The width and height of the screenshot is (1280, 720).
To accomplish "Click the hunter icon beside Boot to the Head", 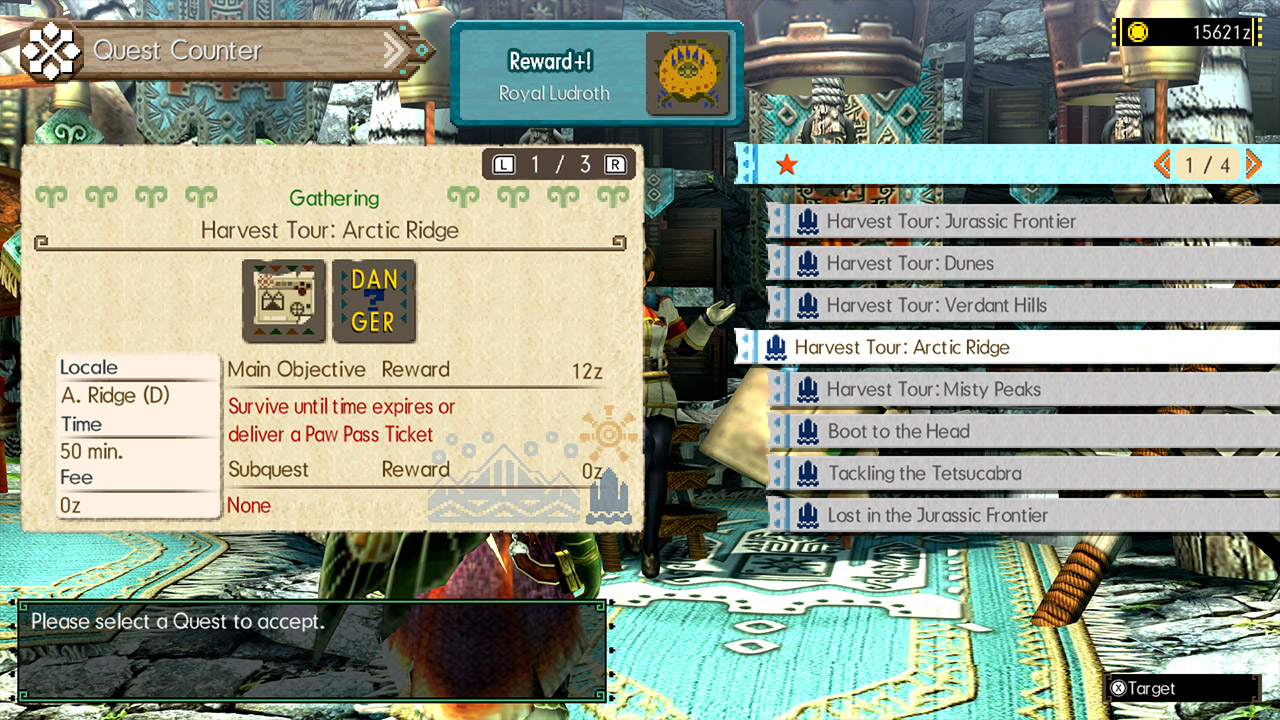I will [x=808, y=431].
